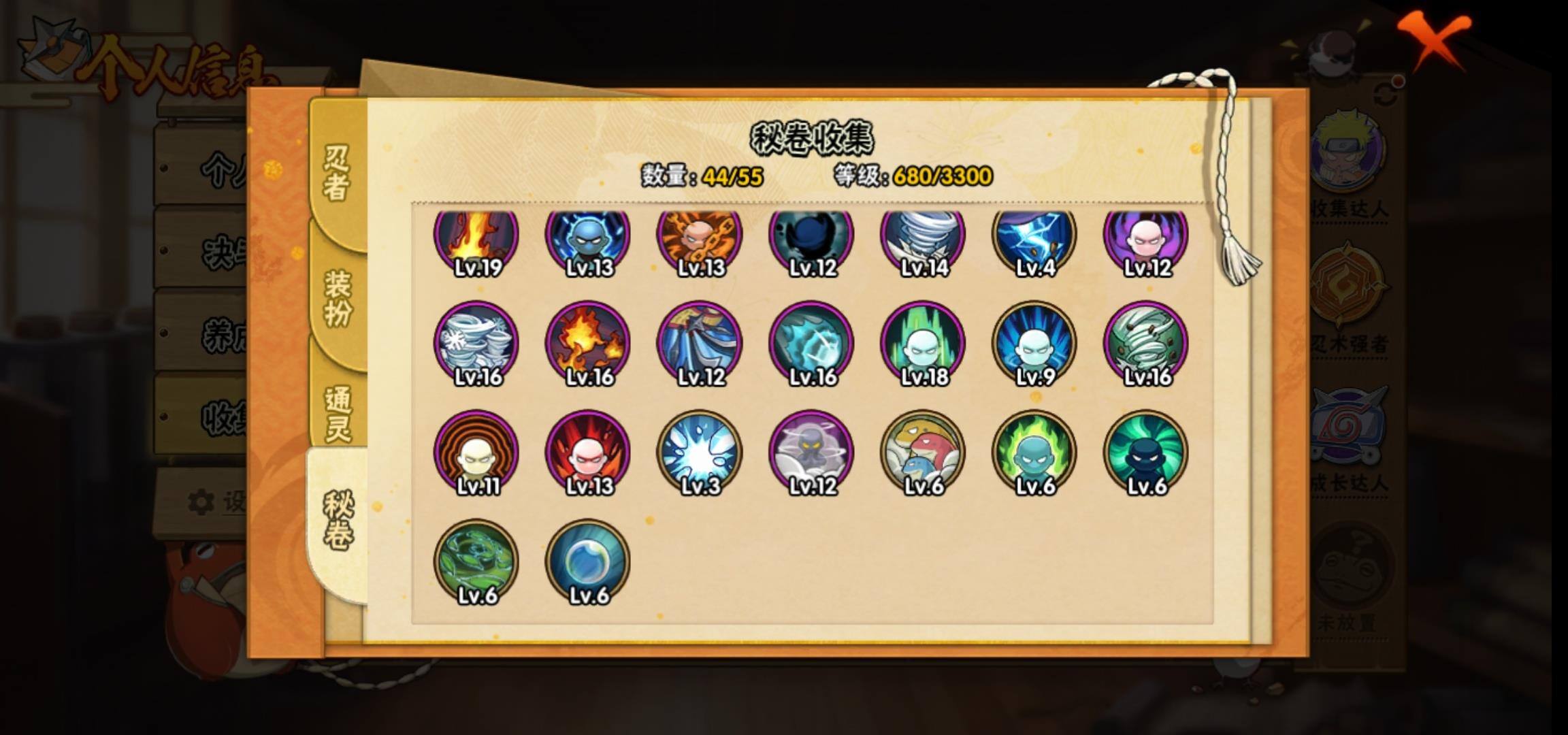Viewport: 1568px width, 735px height.
Task: Pick the Lv.6 shadow figure scroll
Action: pyautogui.click(x=1146, y=453)
